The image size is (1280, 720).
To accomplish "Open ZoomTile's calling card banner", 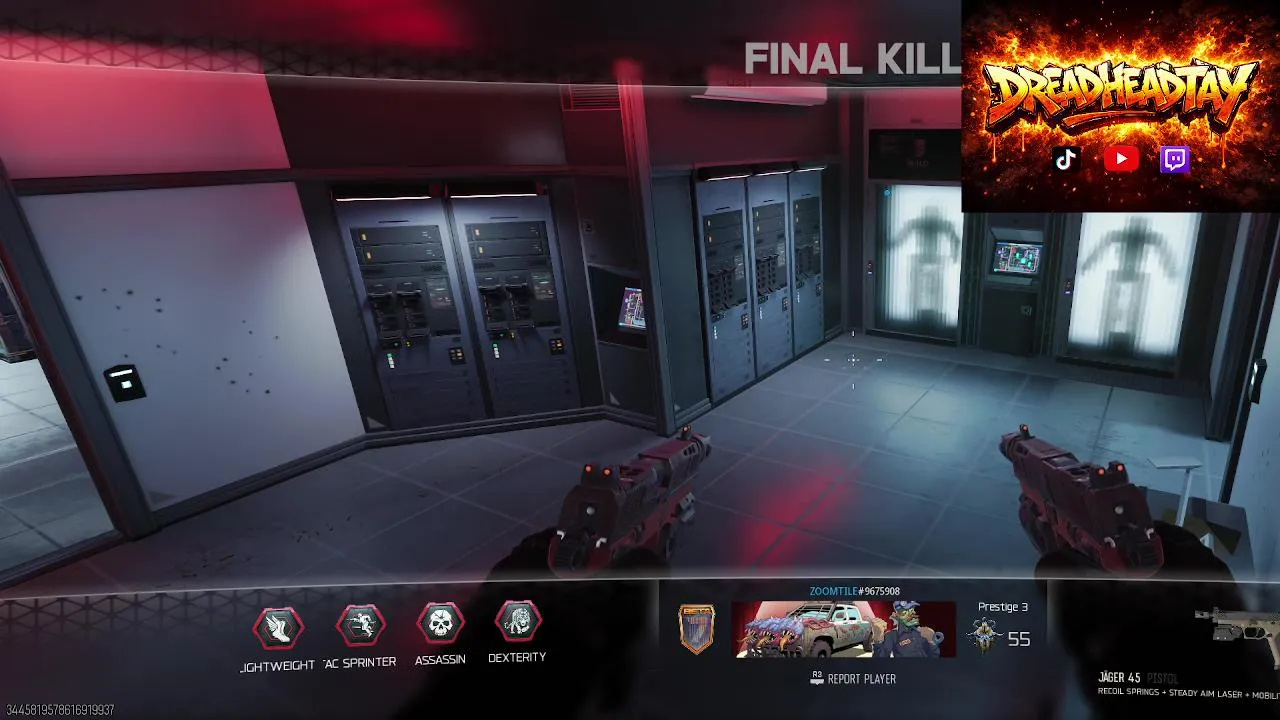I will coord(843,629).
